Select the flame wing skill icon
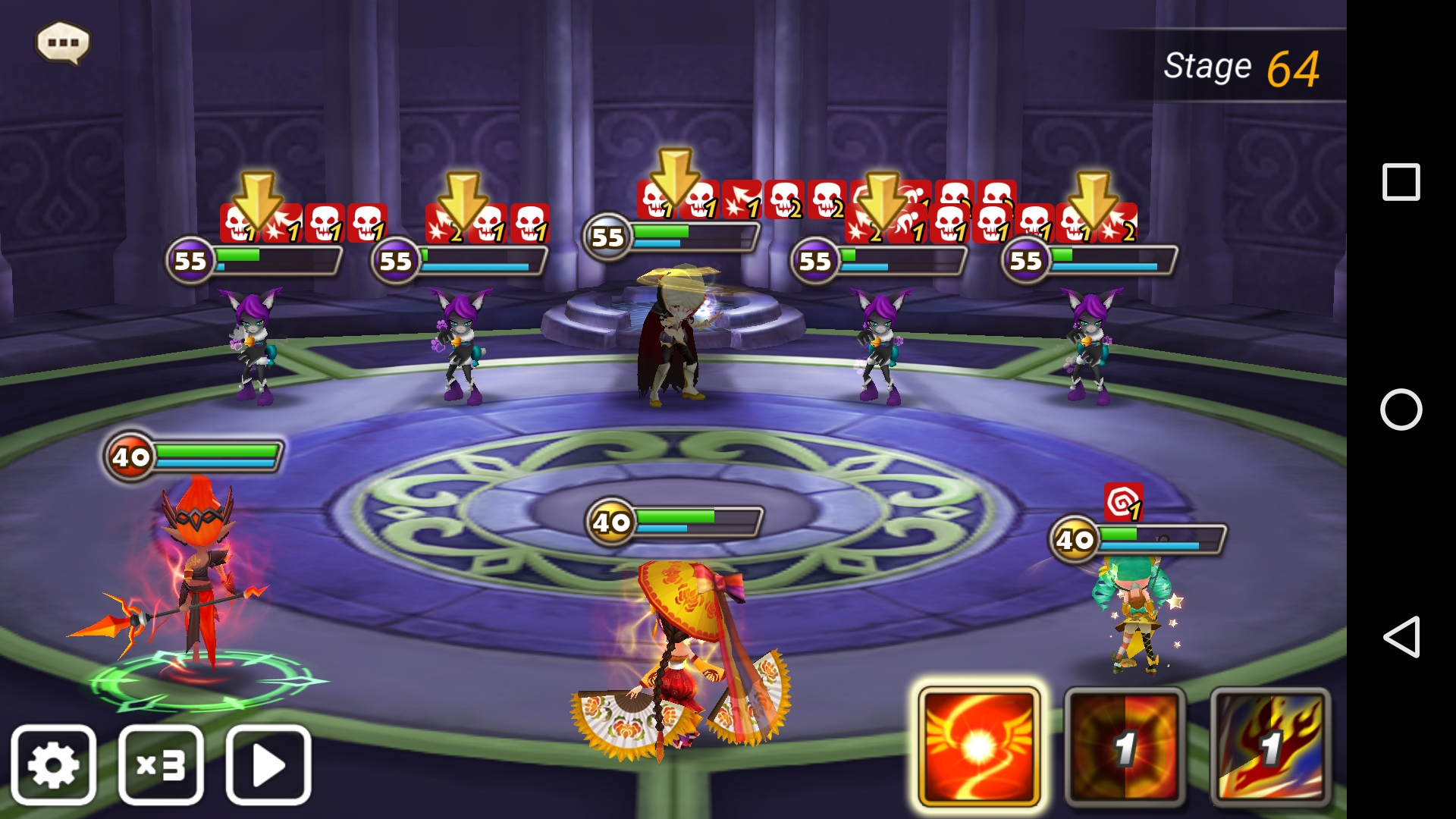Viewport: 1456px width, 819px height. pyautogui.click(x=1270, y=747)
